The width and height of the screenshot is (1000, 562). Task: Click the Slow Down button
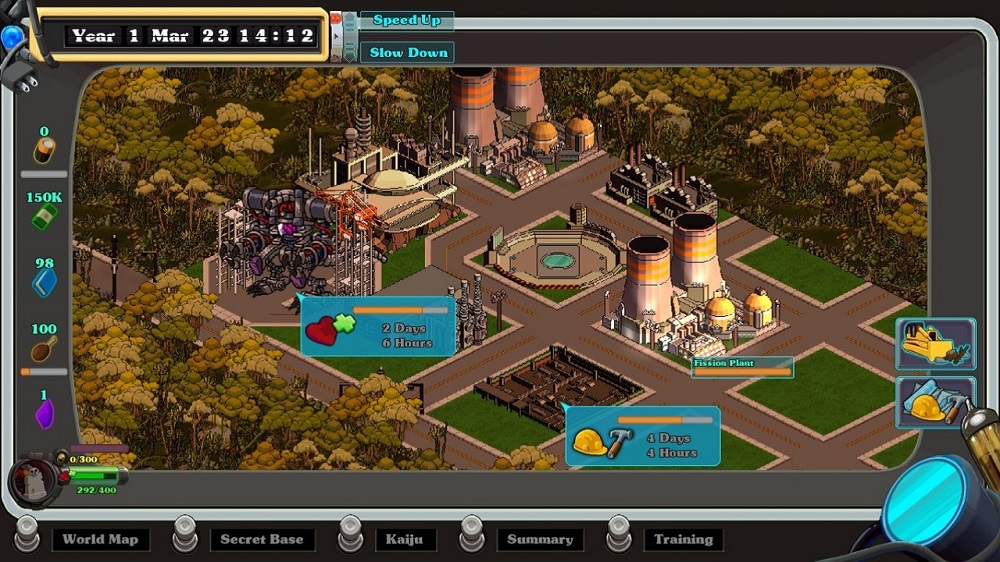tap(407, 52)
